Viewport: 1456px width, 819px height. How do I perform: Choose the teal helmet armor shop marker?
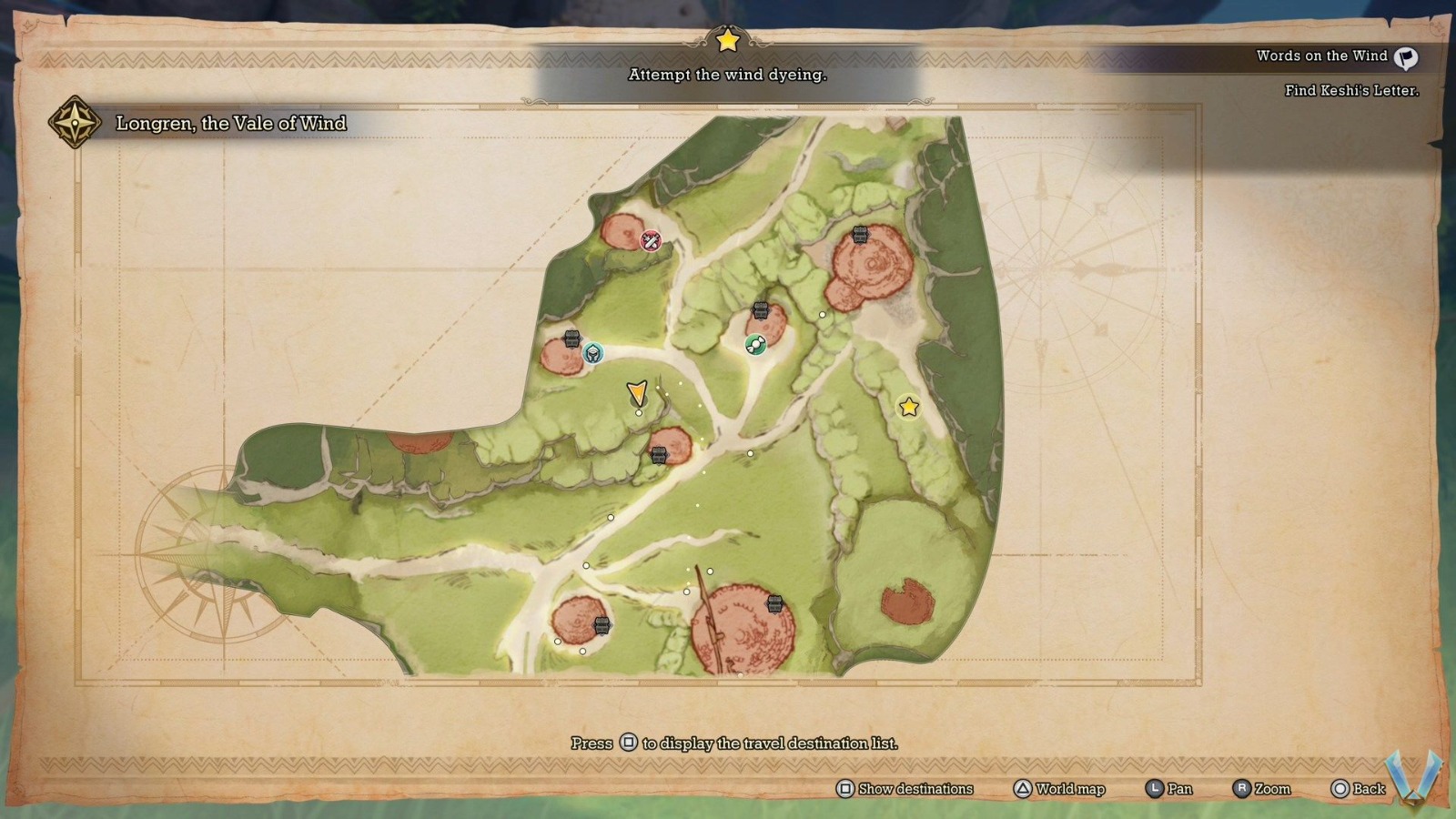pyautogui.click(x=592, y=353)
